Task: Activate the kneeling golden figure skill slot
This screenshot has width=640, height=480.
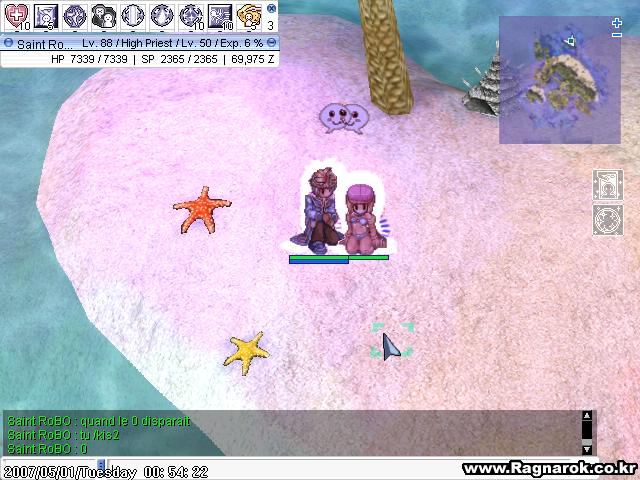Action: coord(248,15)
